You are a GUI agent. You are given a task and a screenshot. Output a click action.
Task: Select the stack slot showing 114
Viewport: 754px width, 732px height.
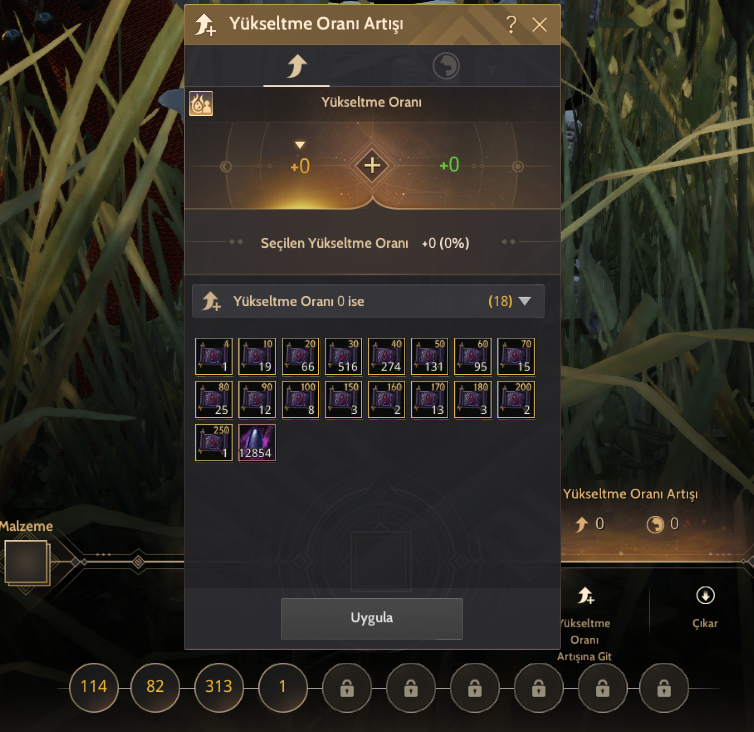pos(94,687)
